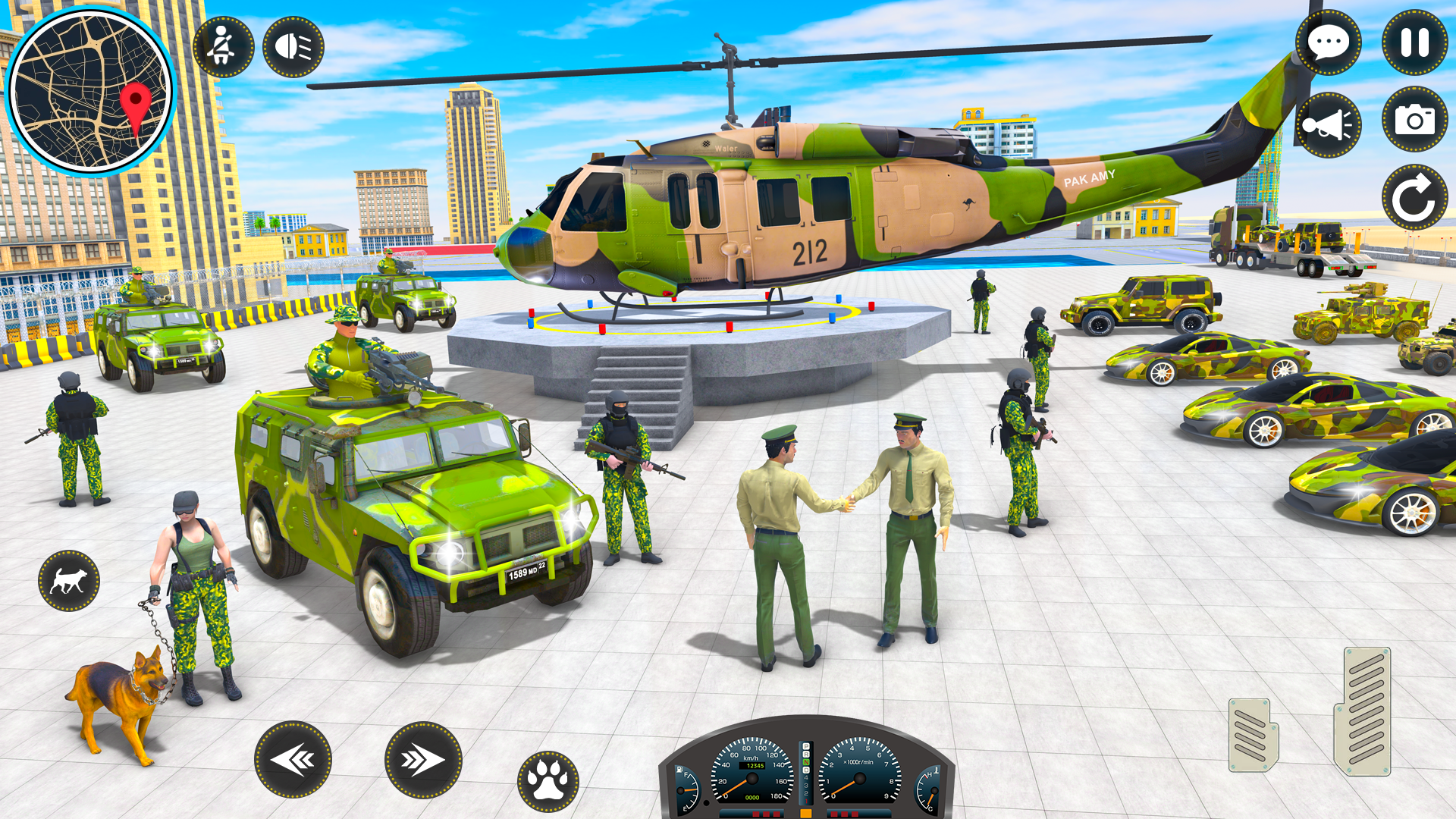Toggle the vehicle headlights
This screenshot has width=1456, height=819.
(x=294, y=47)
